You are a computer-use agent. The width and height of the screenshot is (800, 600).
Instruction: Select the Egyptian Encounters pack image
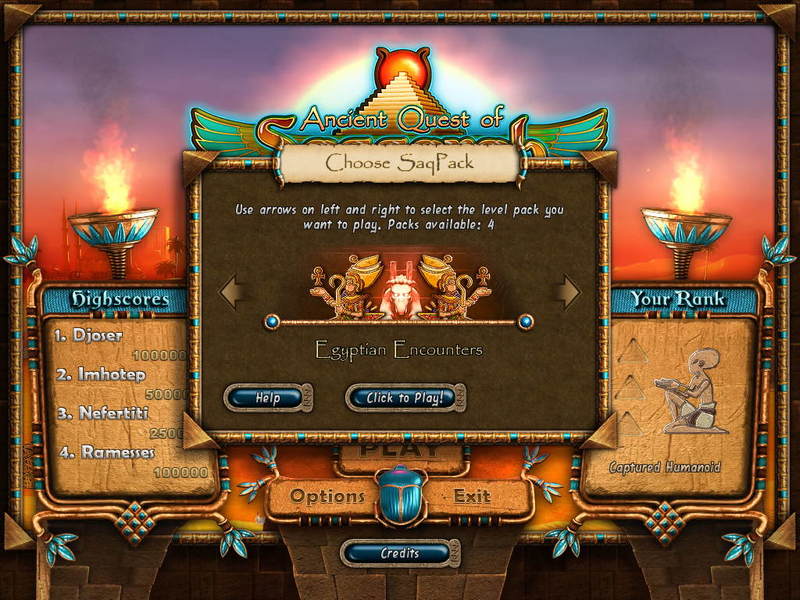point(399,285)
